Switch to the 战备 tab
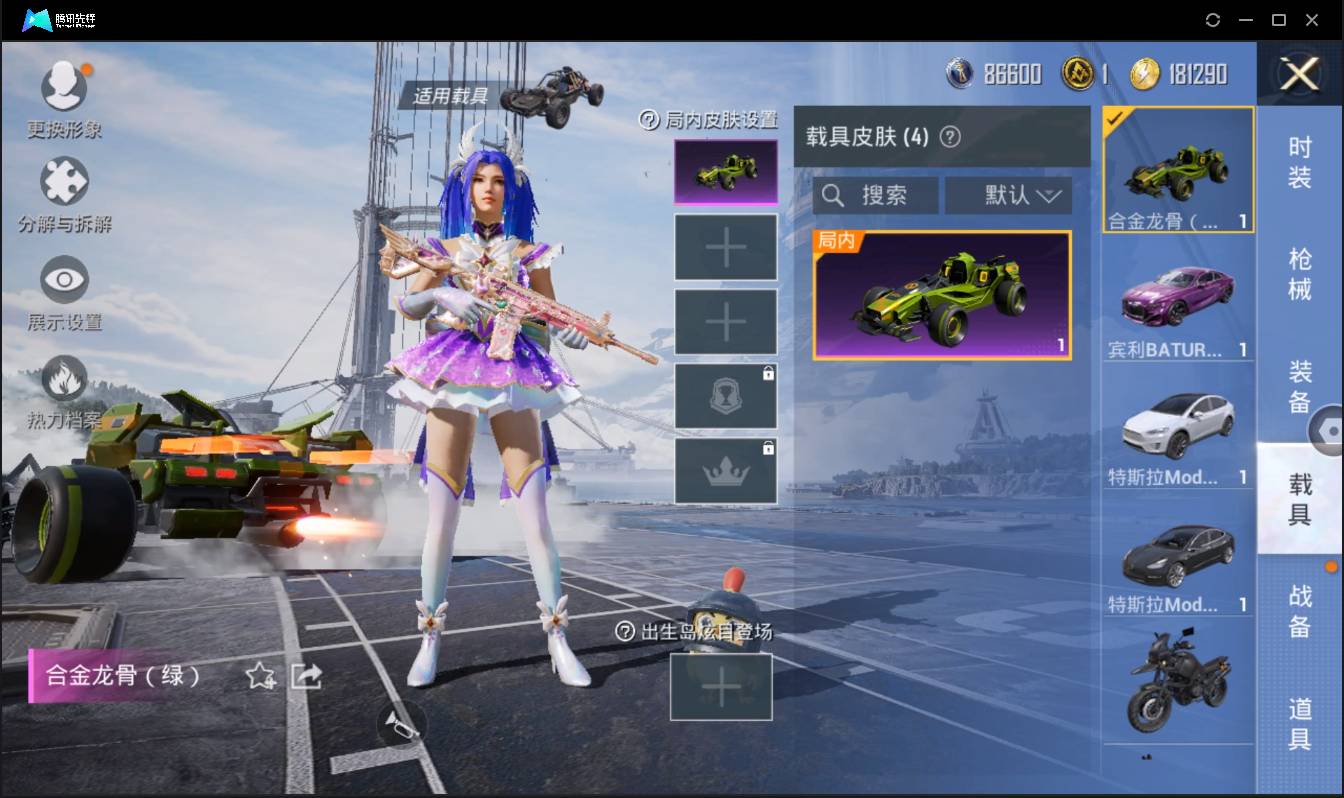 1299,611
